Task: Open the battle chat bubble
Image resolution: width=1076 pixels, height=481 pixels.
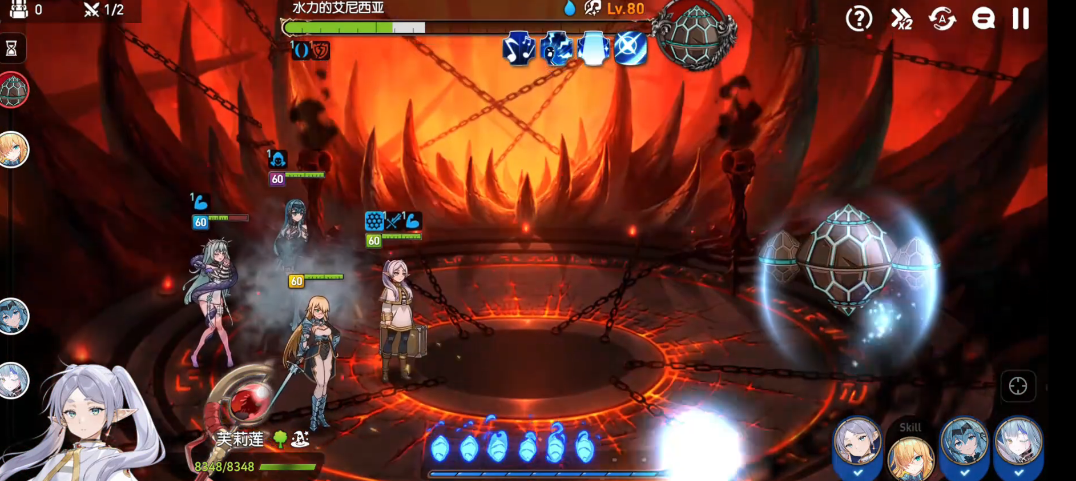Action: coord(983,18)
